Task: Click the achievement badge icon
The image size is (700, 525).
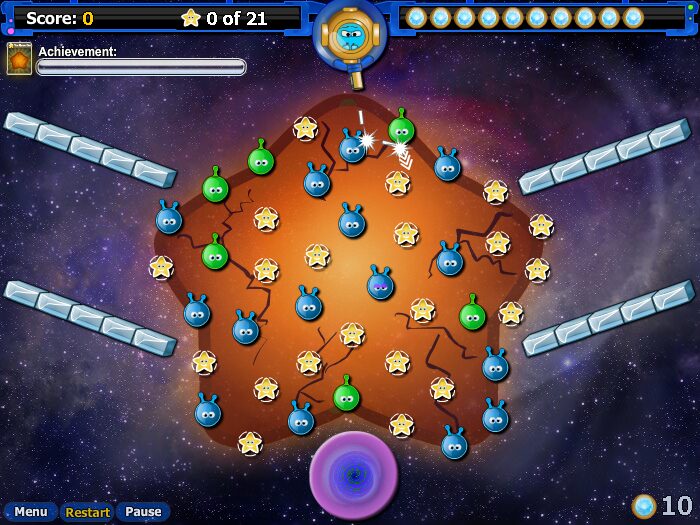Action: click(x=19, y=59)
